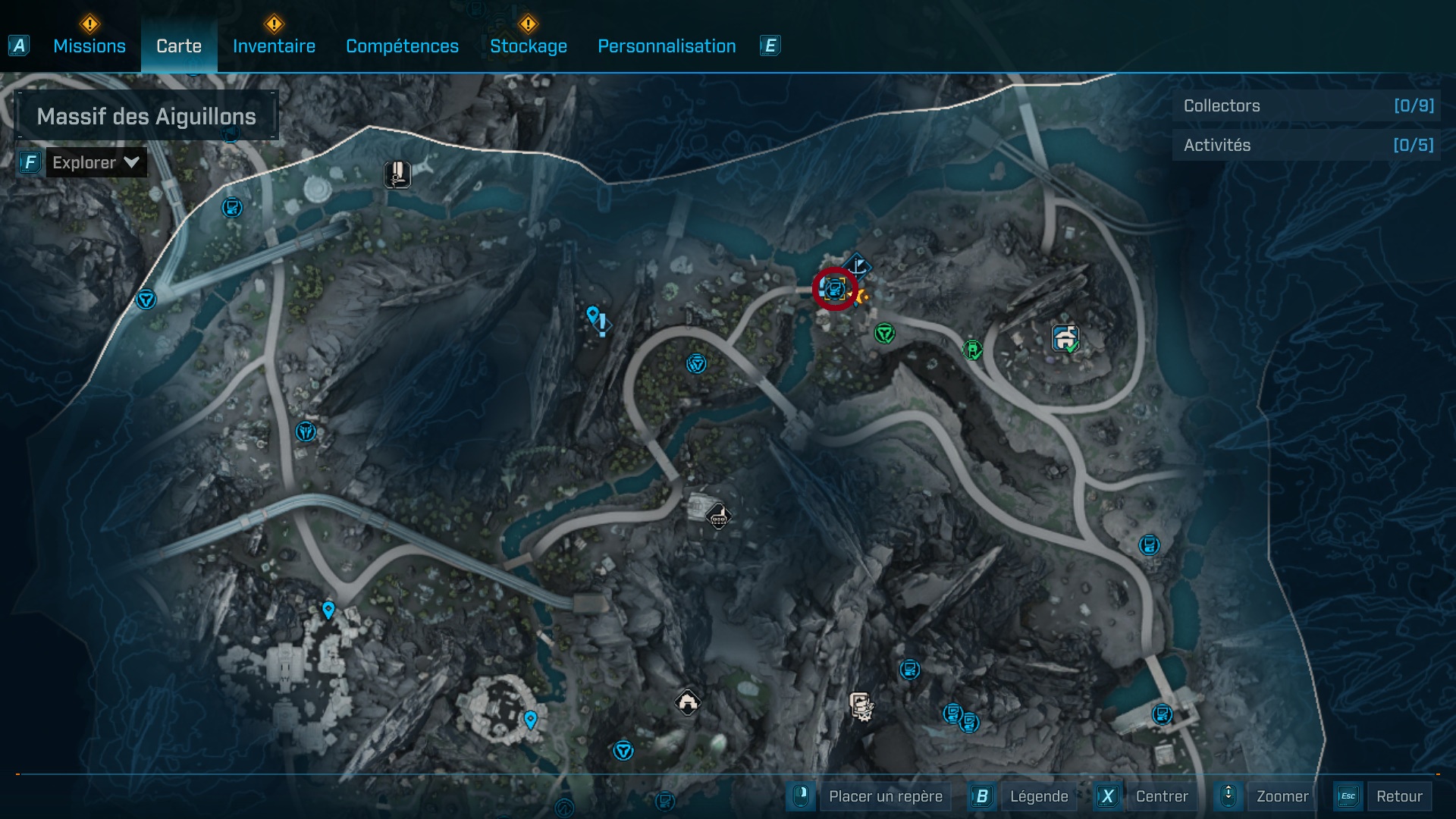This screenshot has width=1456, height=819.
Task: Select the monorail station icon circled in red
Action: [x=833, y=290]
